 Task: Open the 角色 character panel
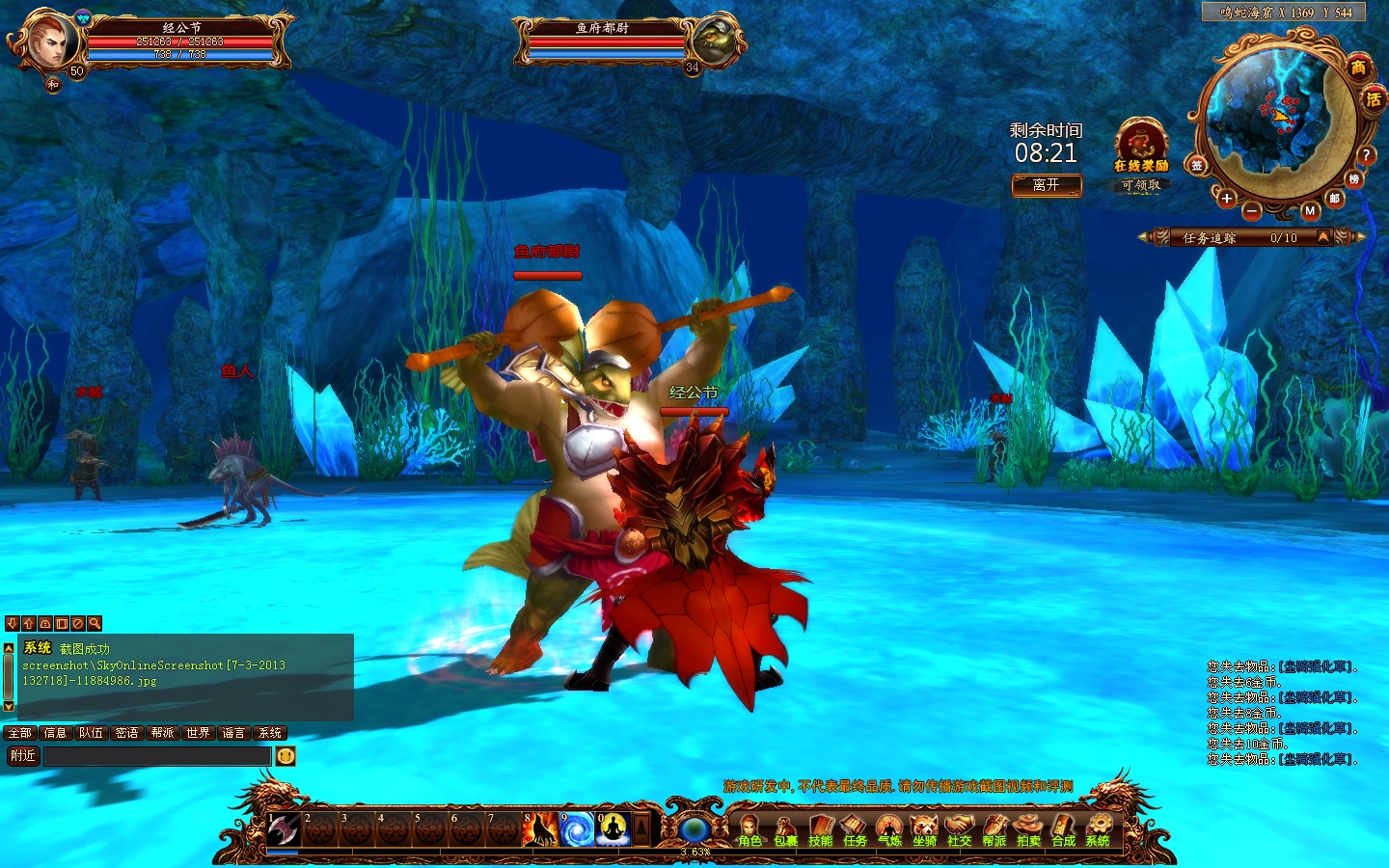(749, 829)
